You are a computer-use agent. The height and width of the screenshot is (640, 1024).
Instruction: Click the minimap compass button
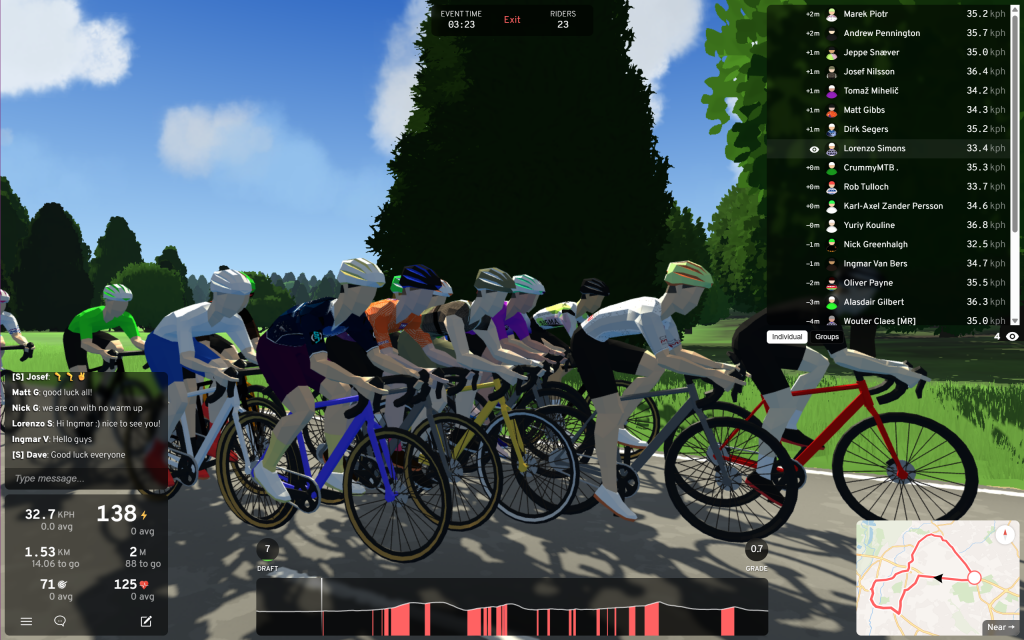click(1004, 533)
